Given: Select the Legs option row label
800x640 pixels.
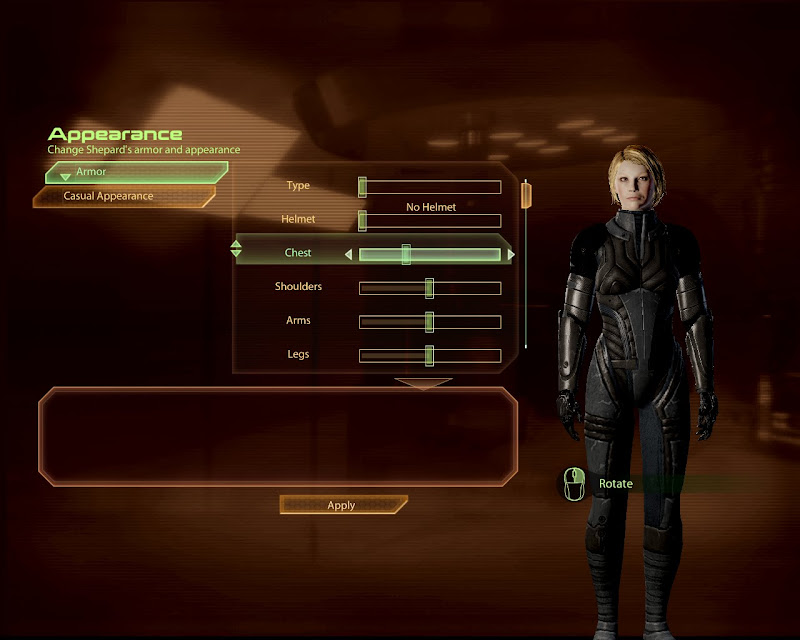Looking at the screenshot, I should [298, 354].
